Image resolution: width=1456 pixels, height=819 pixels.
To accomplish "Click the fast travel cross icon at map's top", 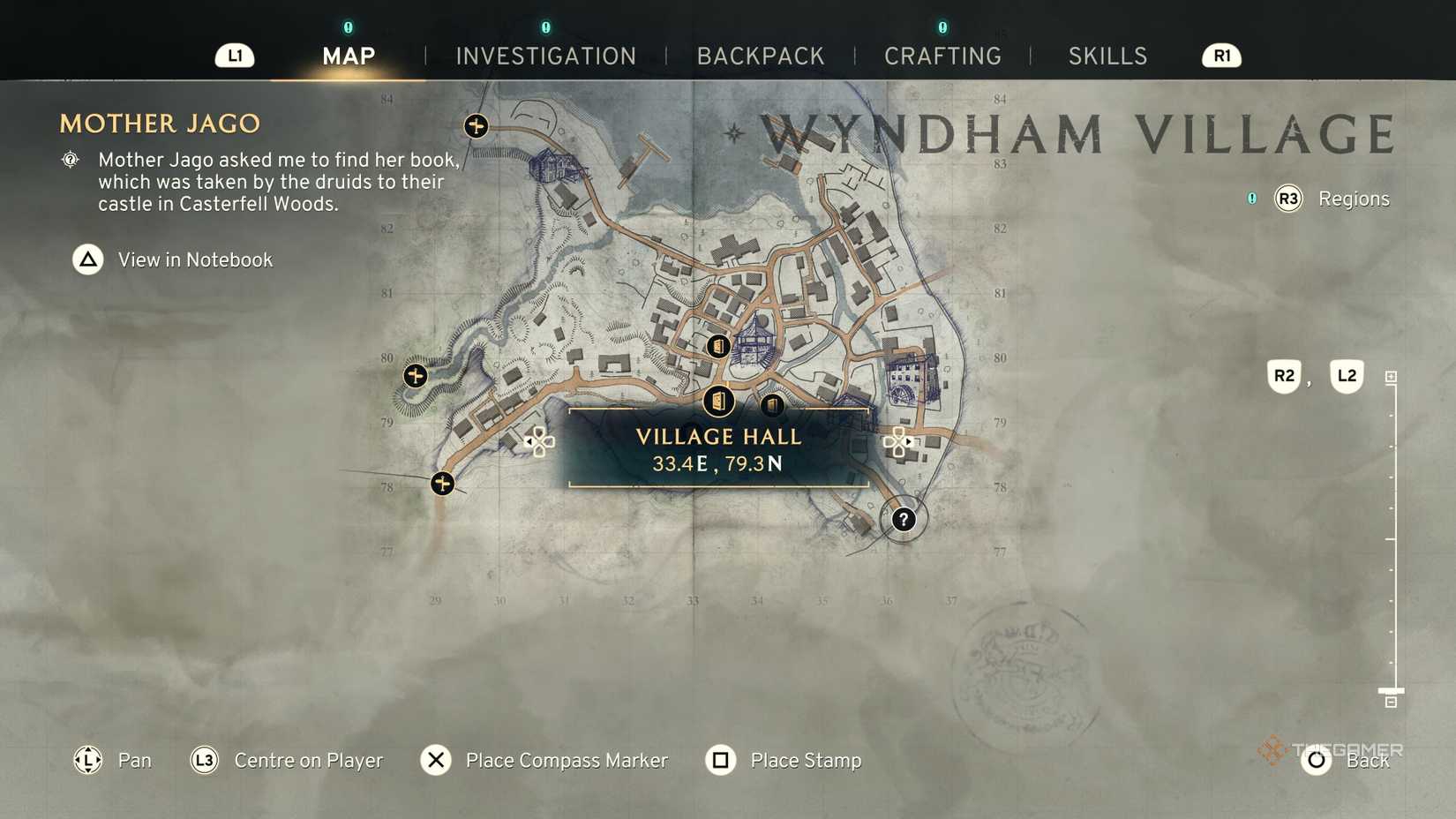I will (476, 127).
